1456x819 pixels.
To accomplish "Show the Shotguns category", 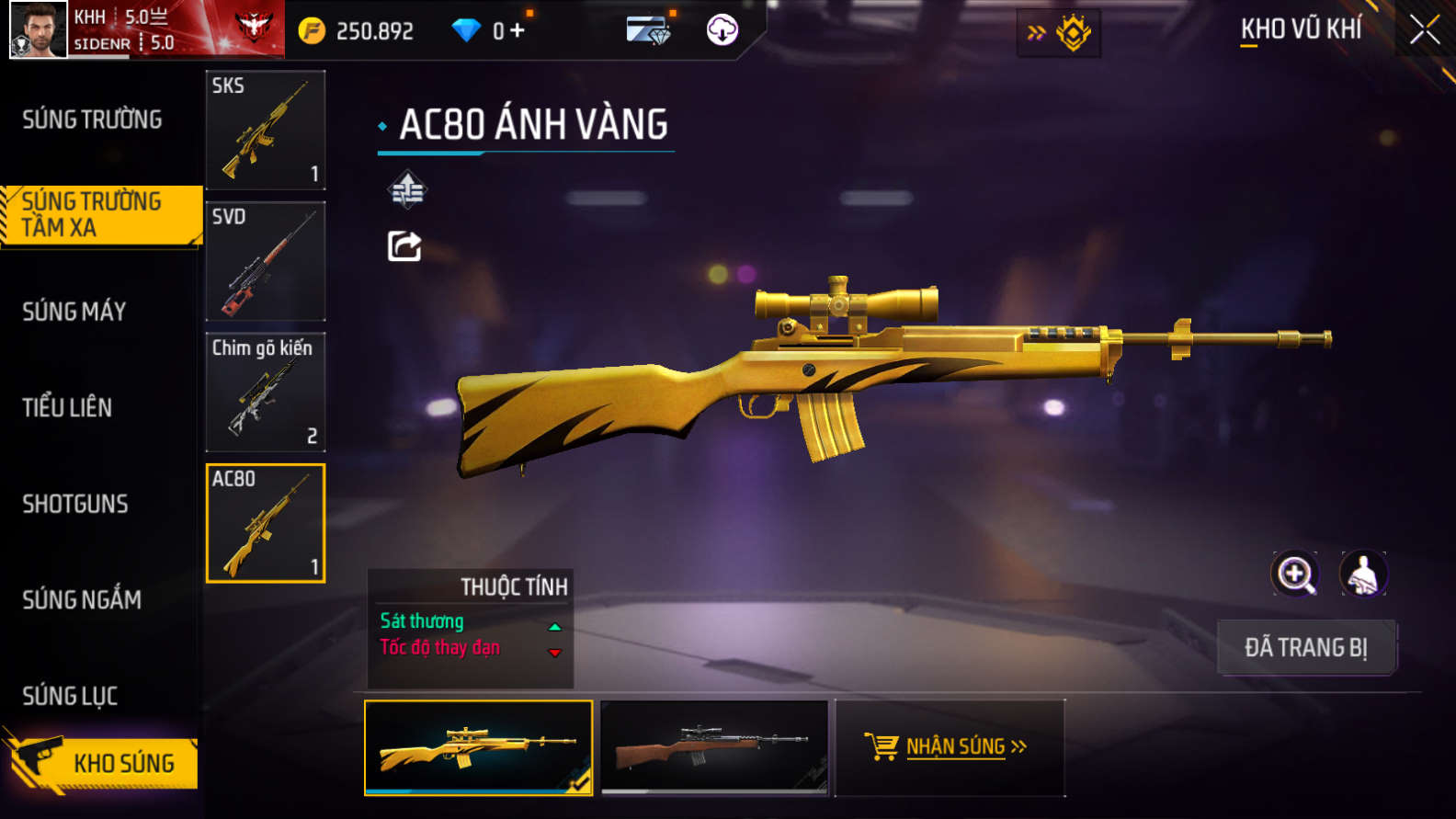I will click(75, 504).
